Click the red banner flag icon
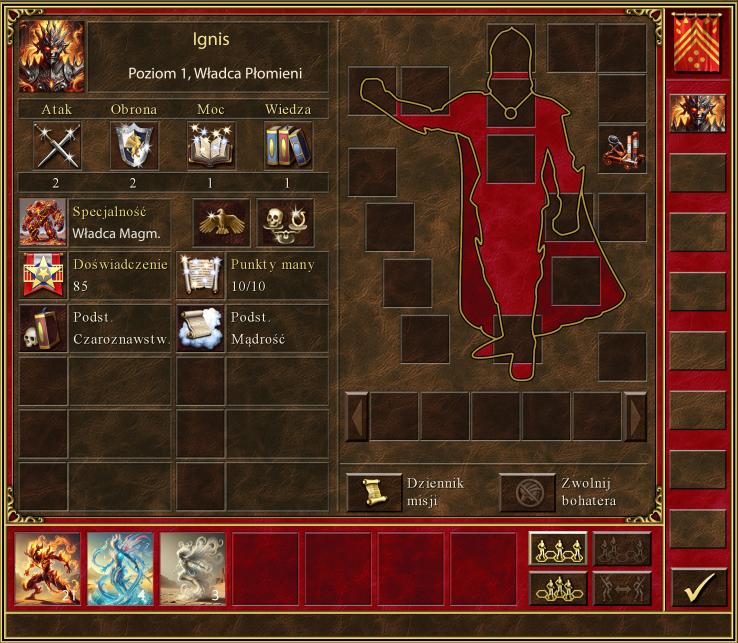 [x=698, y=46]
